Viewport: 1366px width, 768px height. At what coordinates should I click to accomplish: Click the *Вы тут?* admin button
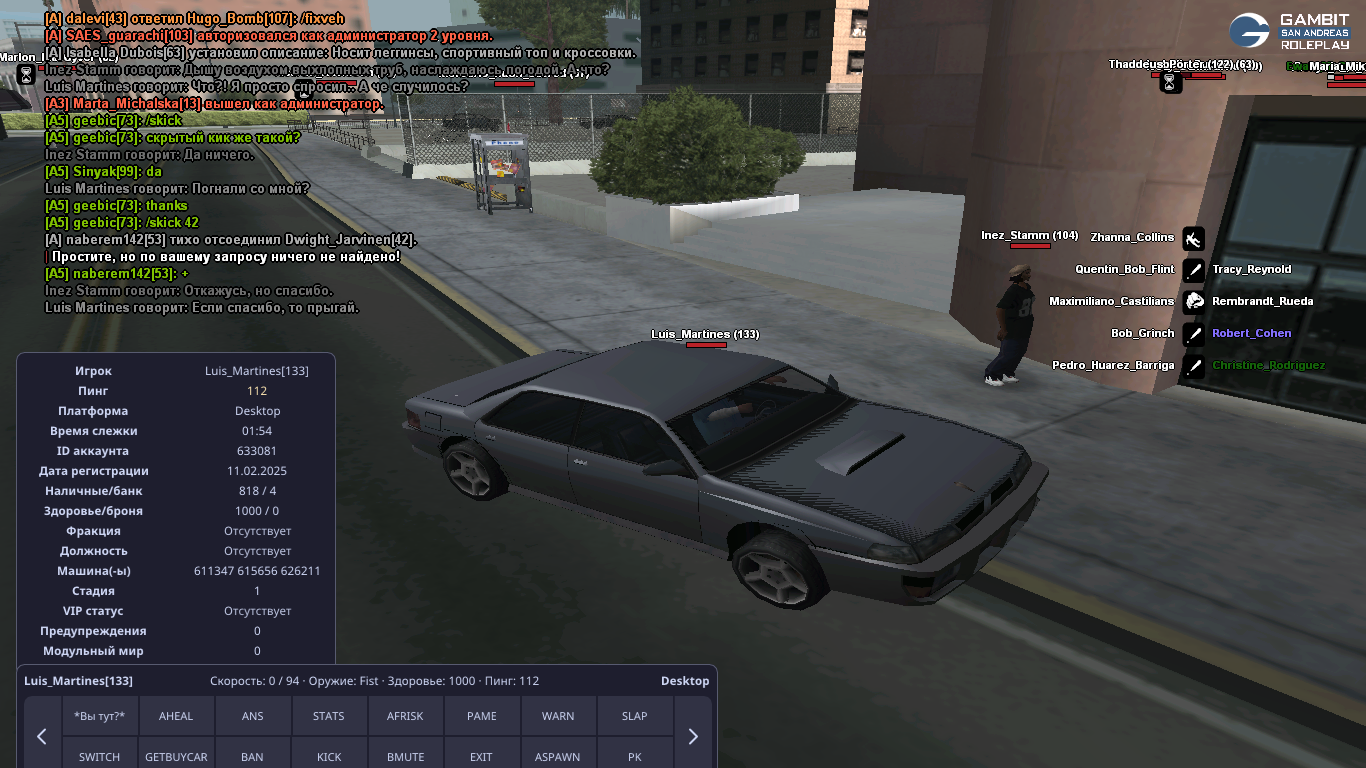[100, 716]
